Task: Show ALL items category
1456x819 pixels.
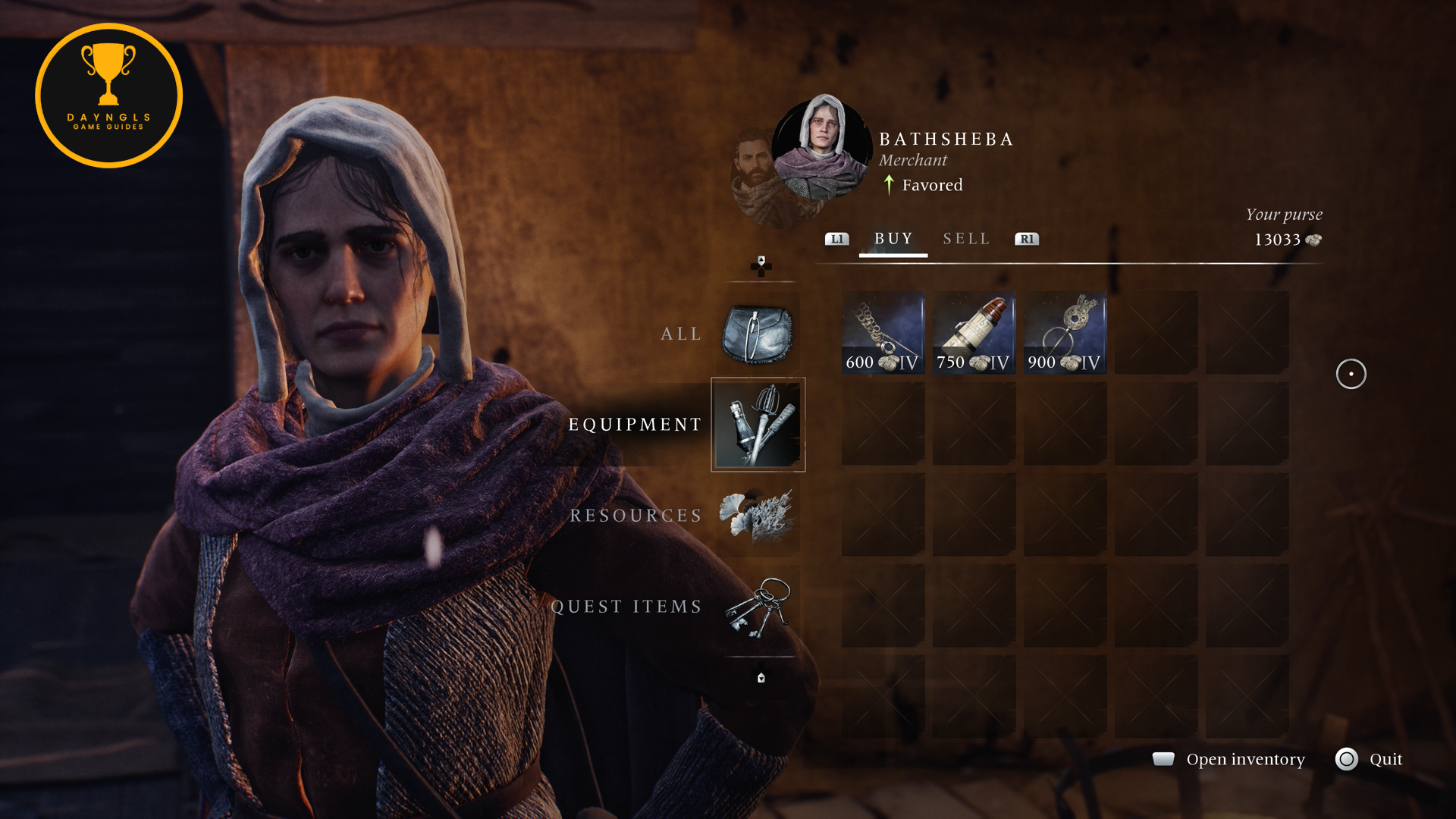Action: tap(757, 334)
